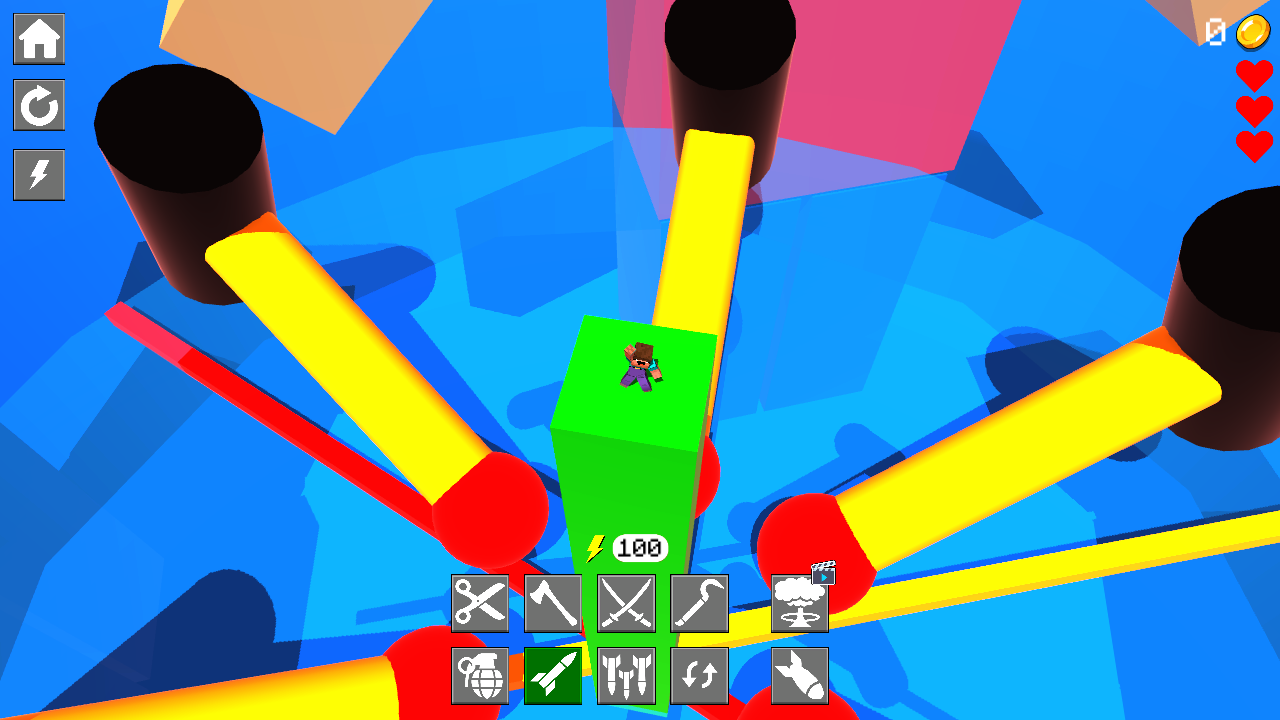Equip the falling bomb weapon
Viewport: 1280px width, 720px height.
[800, 676]
